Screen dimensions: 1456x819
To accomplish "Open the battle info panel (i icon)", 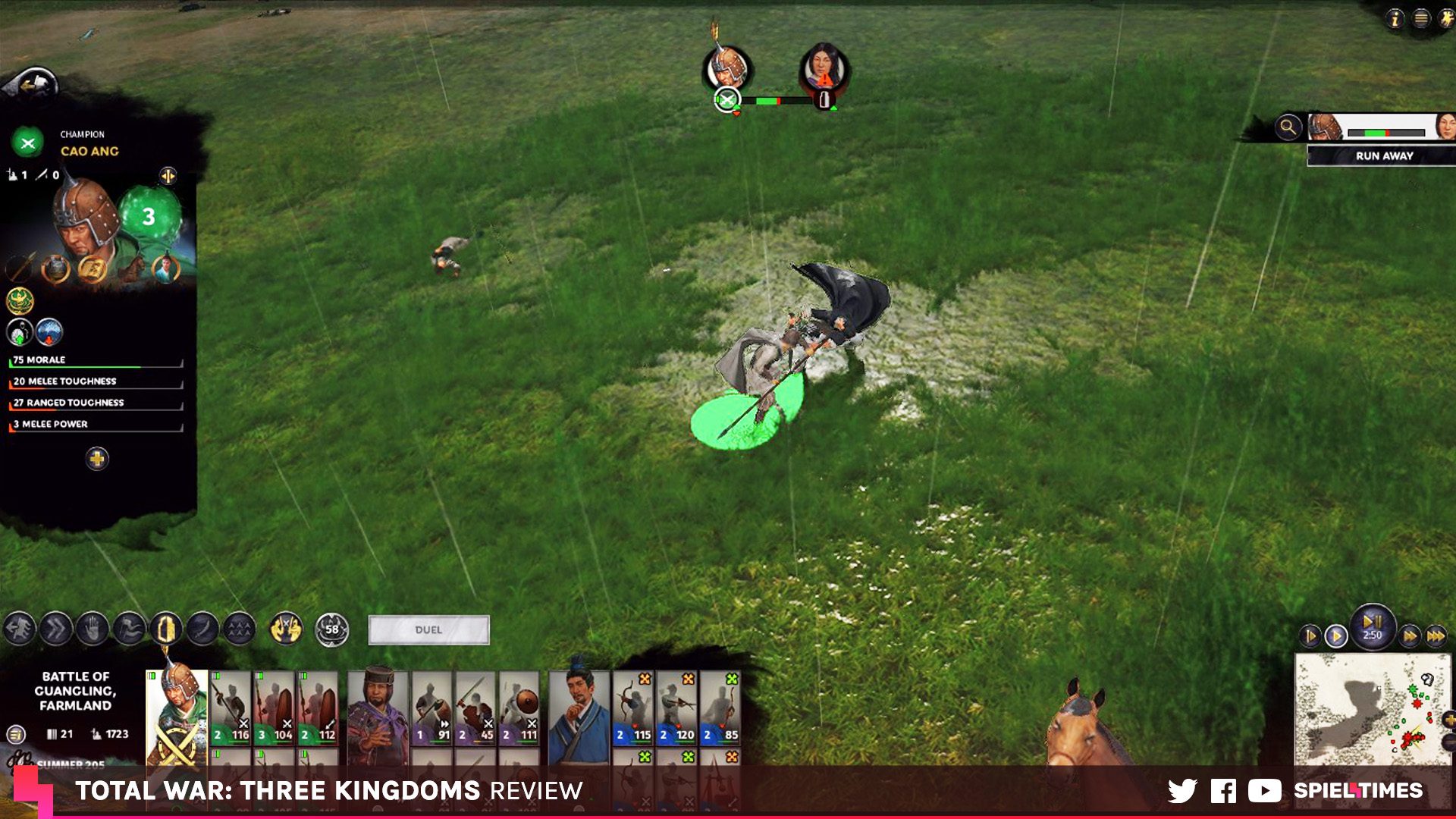I will click(1395, 19).
